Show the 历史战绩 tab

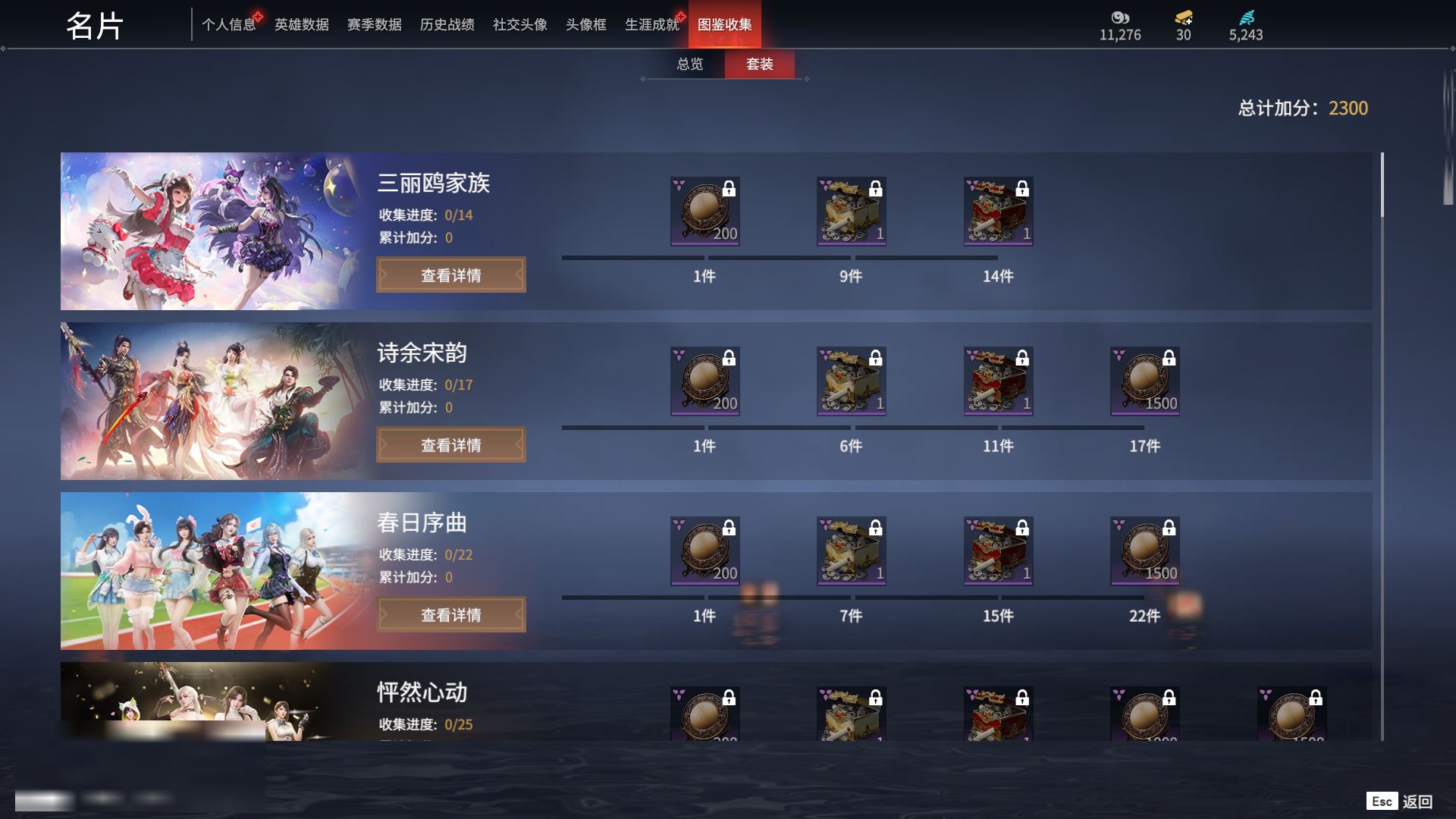tap(447, 25)
